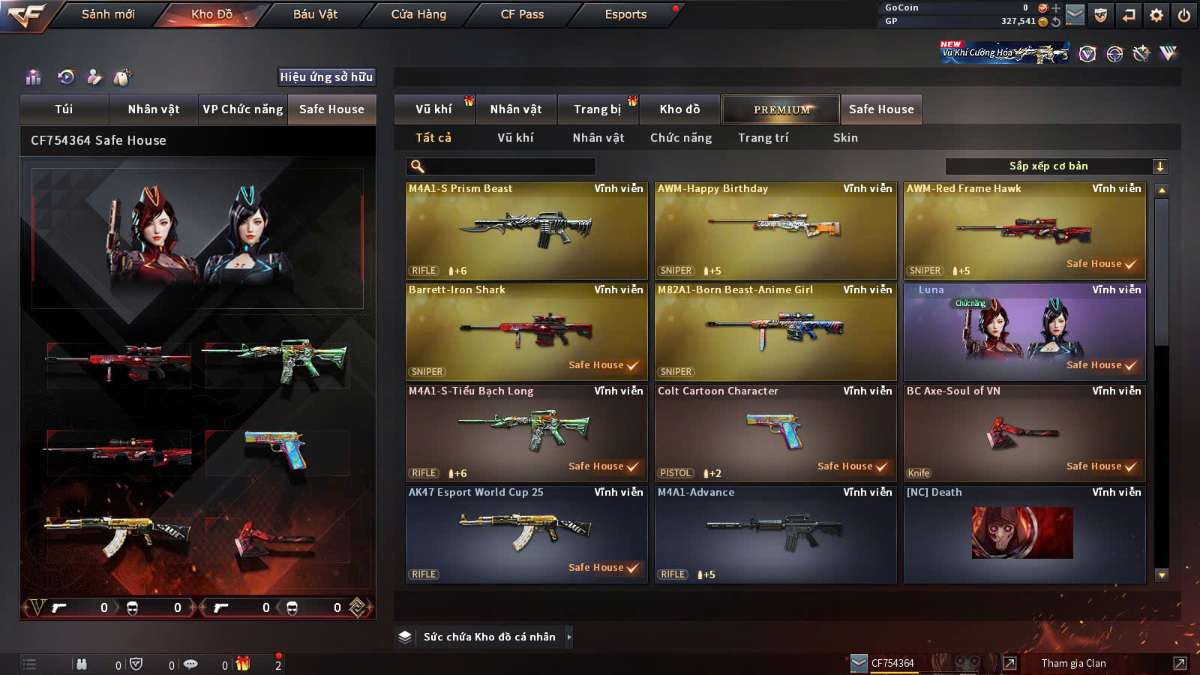This screenshot has height=675, width=1200.
Task: Open the Esports tab
Action: click(x=626, y=15)
